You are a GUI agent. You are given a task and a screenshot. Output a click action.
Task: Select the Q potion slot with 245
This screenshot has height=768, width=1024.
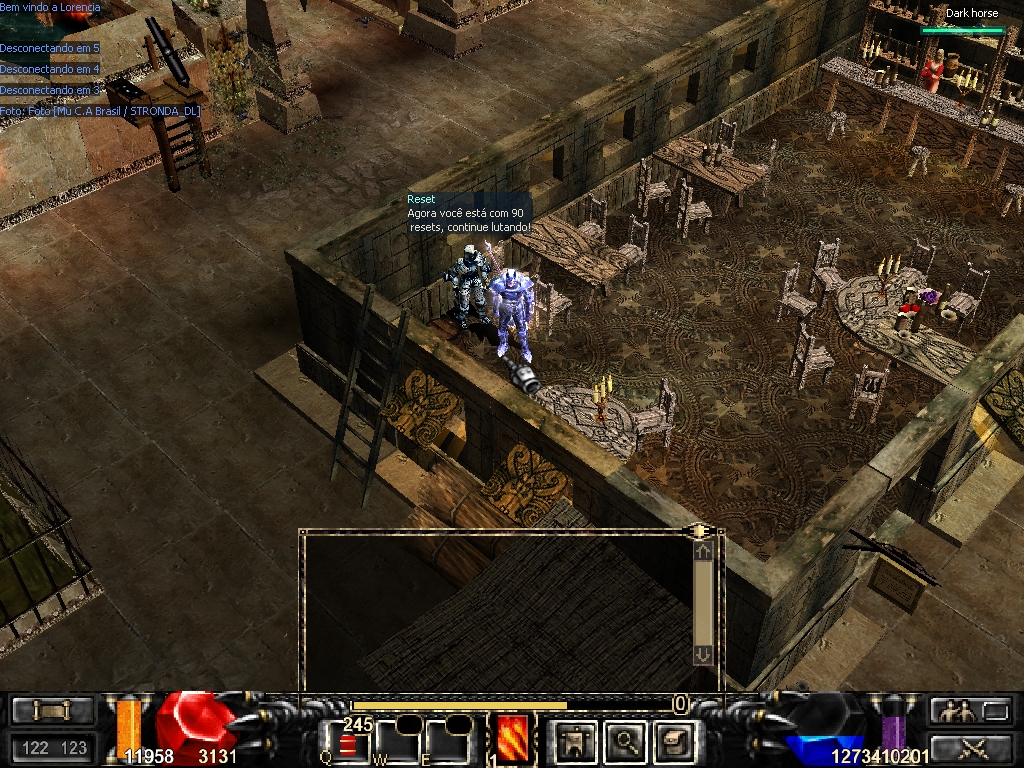click(x=349, y=742)
